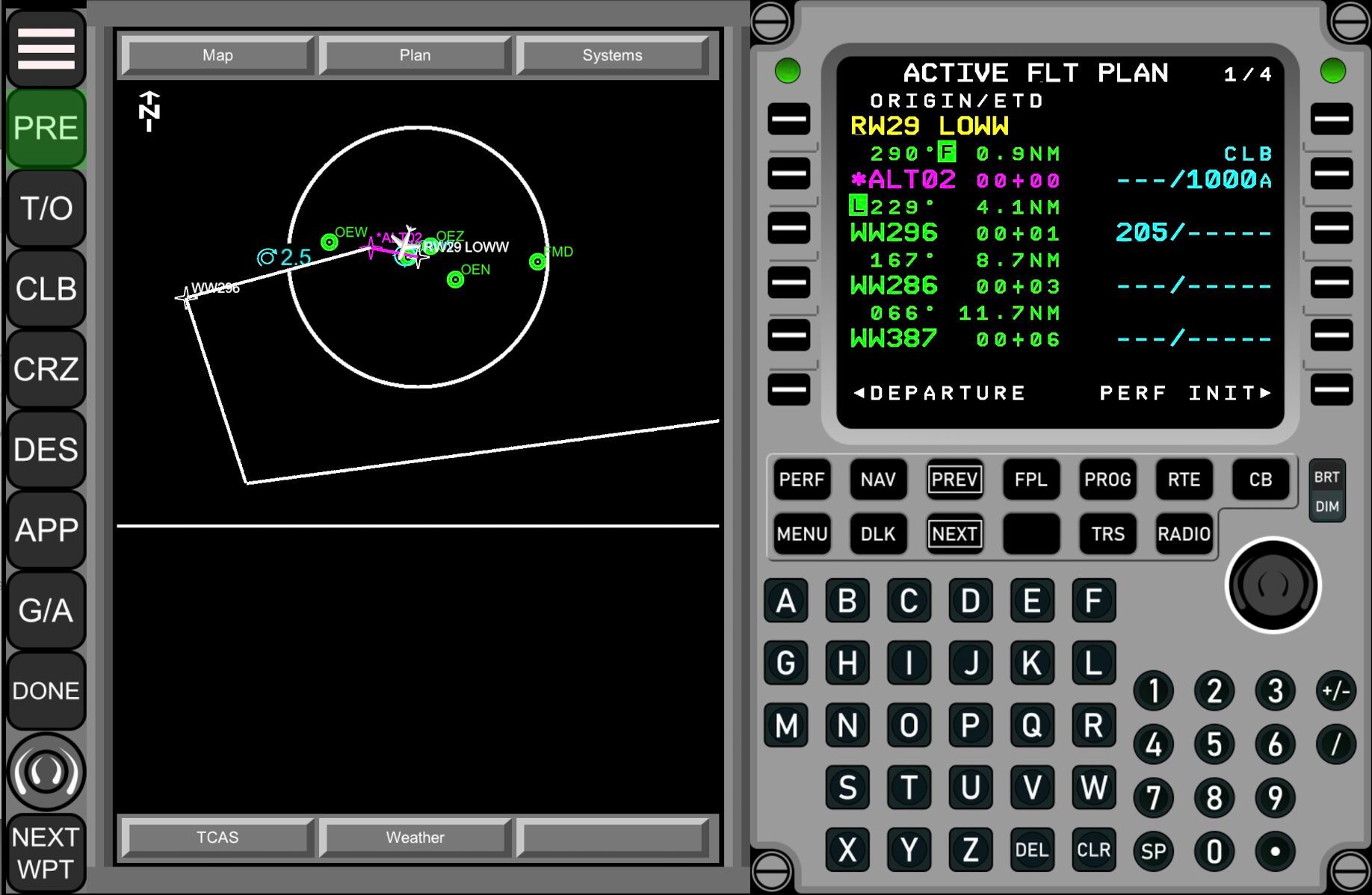The height and width of the screenshot is (895, 1372).
Task: Activate the G/A go-around button
Action: click(46, 610)
